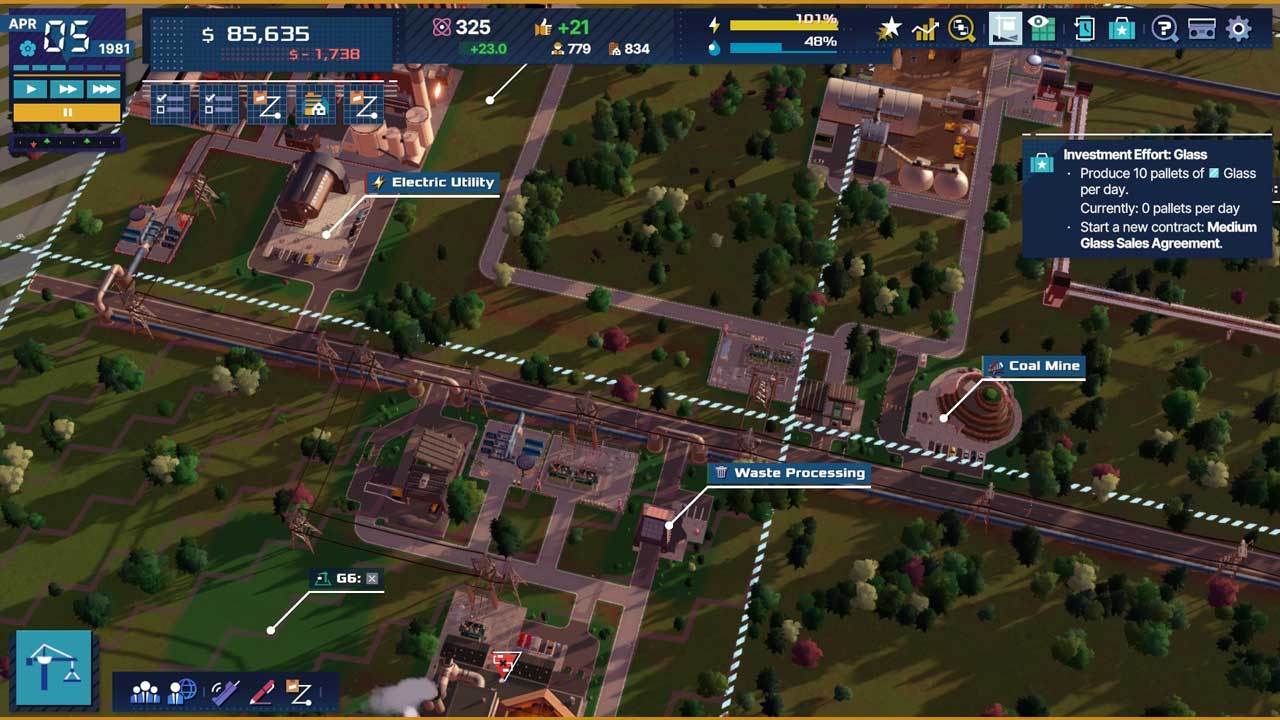Open the question mark help search

tap(1164, 28)
